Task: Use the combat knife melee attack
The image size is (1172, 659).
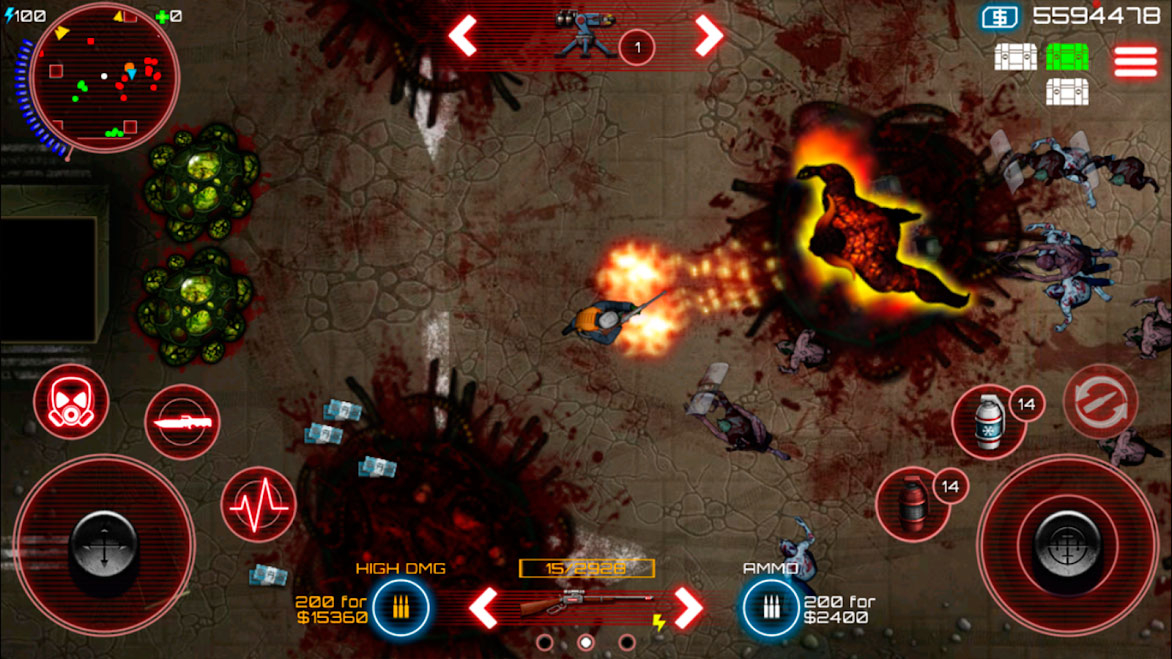Action: coord(182,422)
